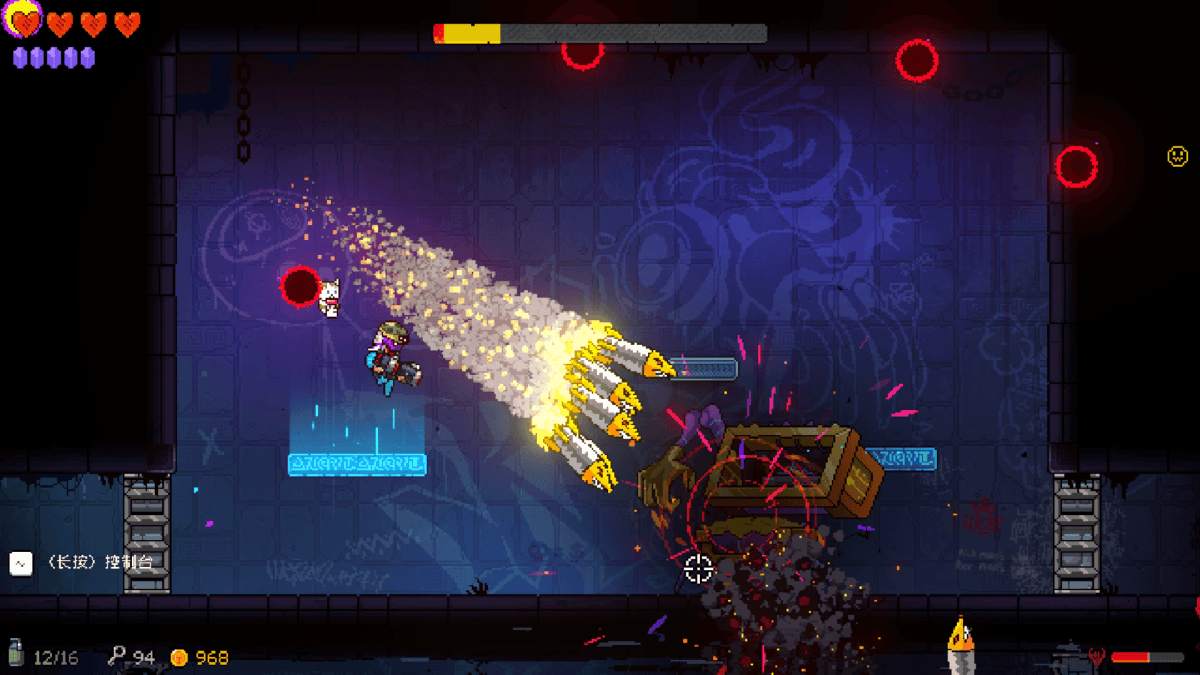
Task: Click the gold coin icon
Action: (x=179, y=657)
